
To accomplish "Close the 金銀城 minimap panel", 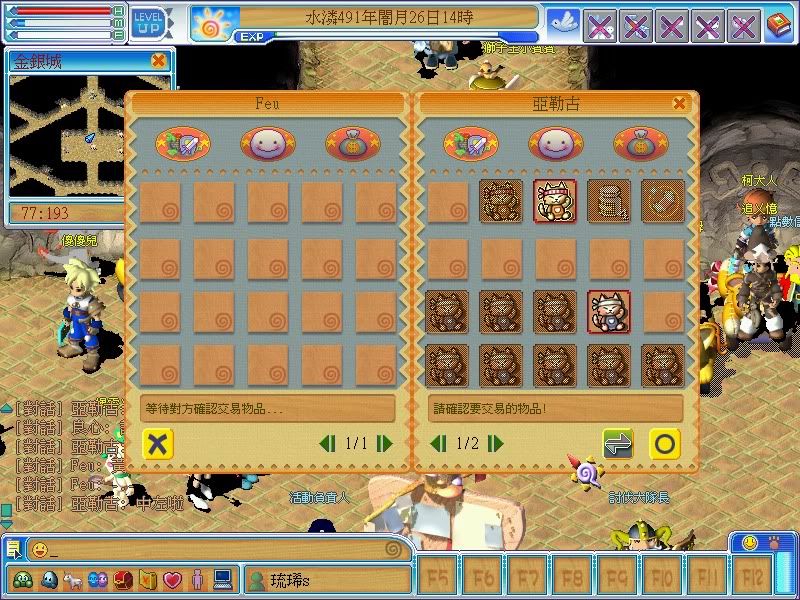I will 158,61.
